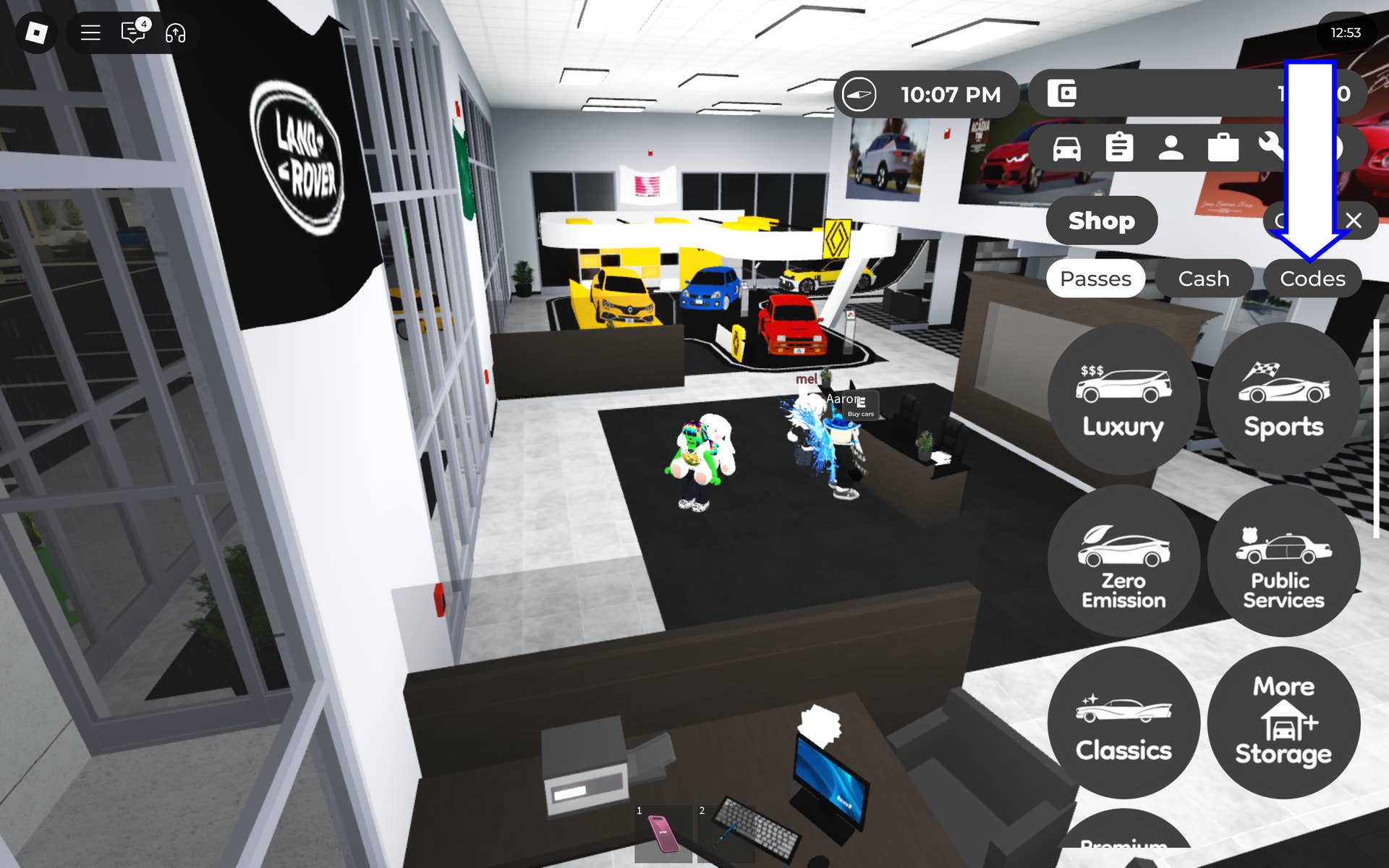The height and width of the screenshot is (868, 1389).
Task: Open the Luxury car category
Action: tap(1123, 398)
